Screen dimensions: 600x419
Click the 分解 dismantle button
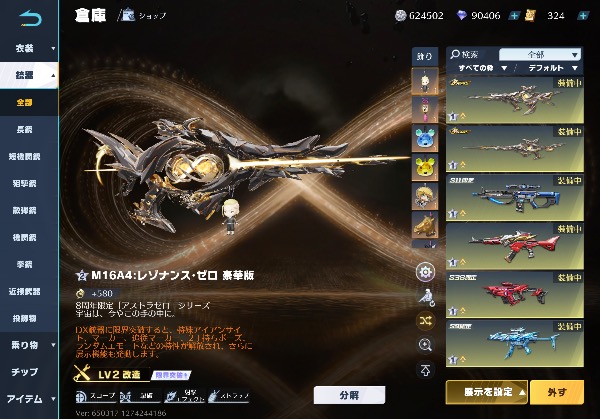(x=349, y=395)
